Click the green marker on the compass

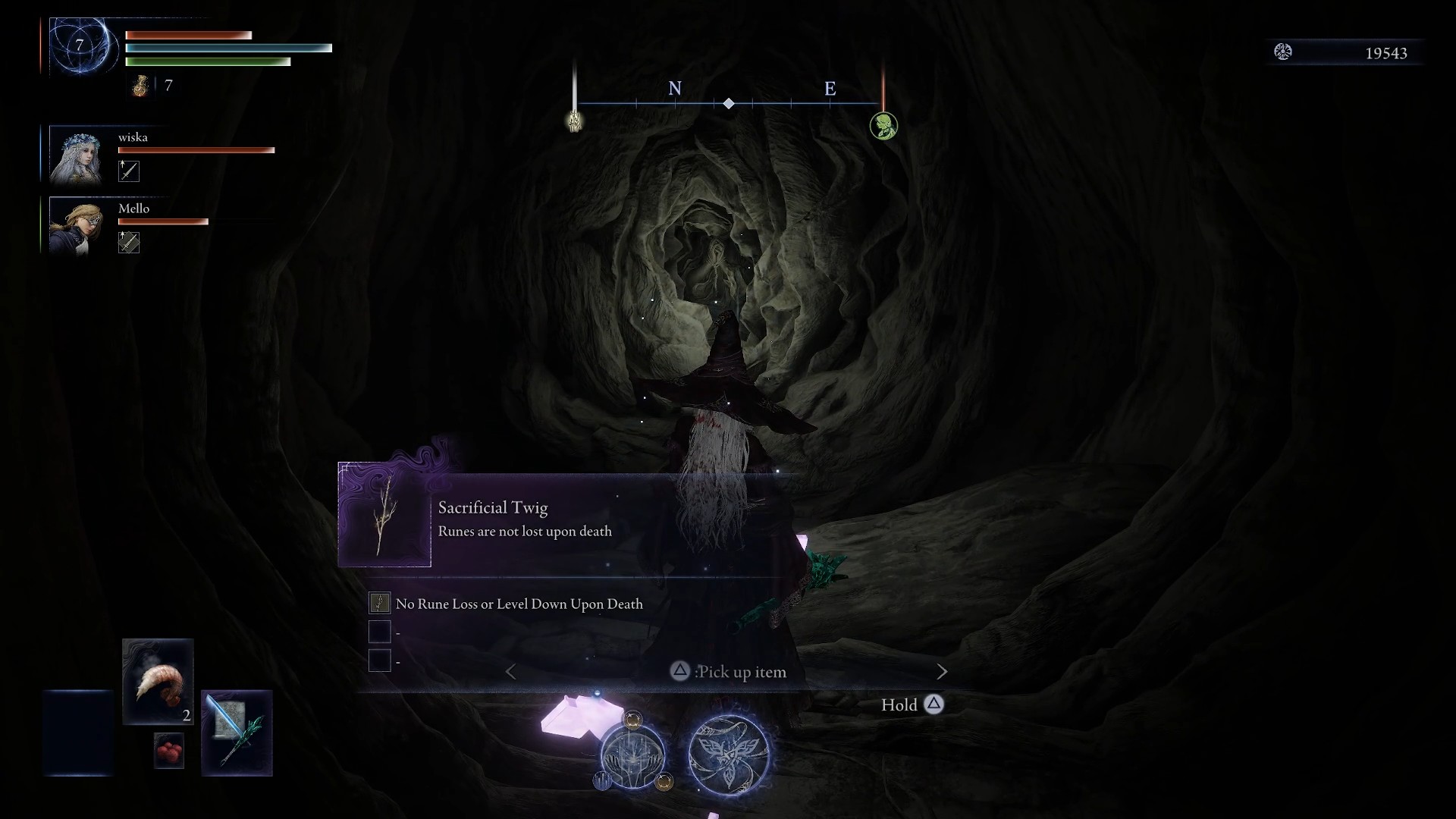(883, 126)
